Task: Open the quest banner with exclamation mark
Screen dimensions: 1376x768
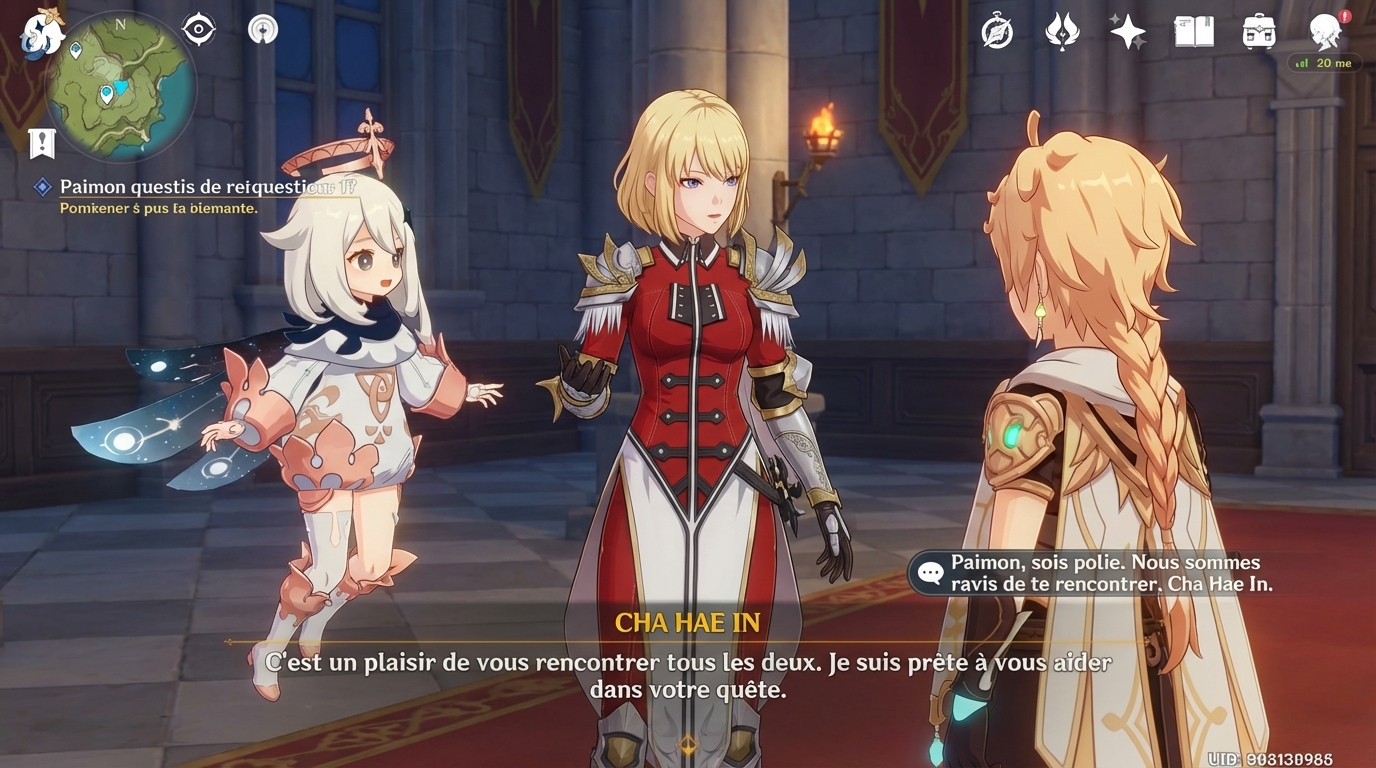Action: (41, 143)
